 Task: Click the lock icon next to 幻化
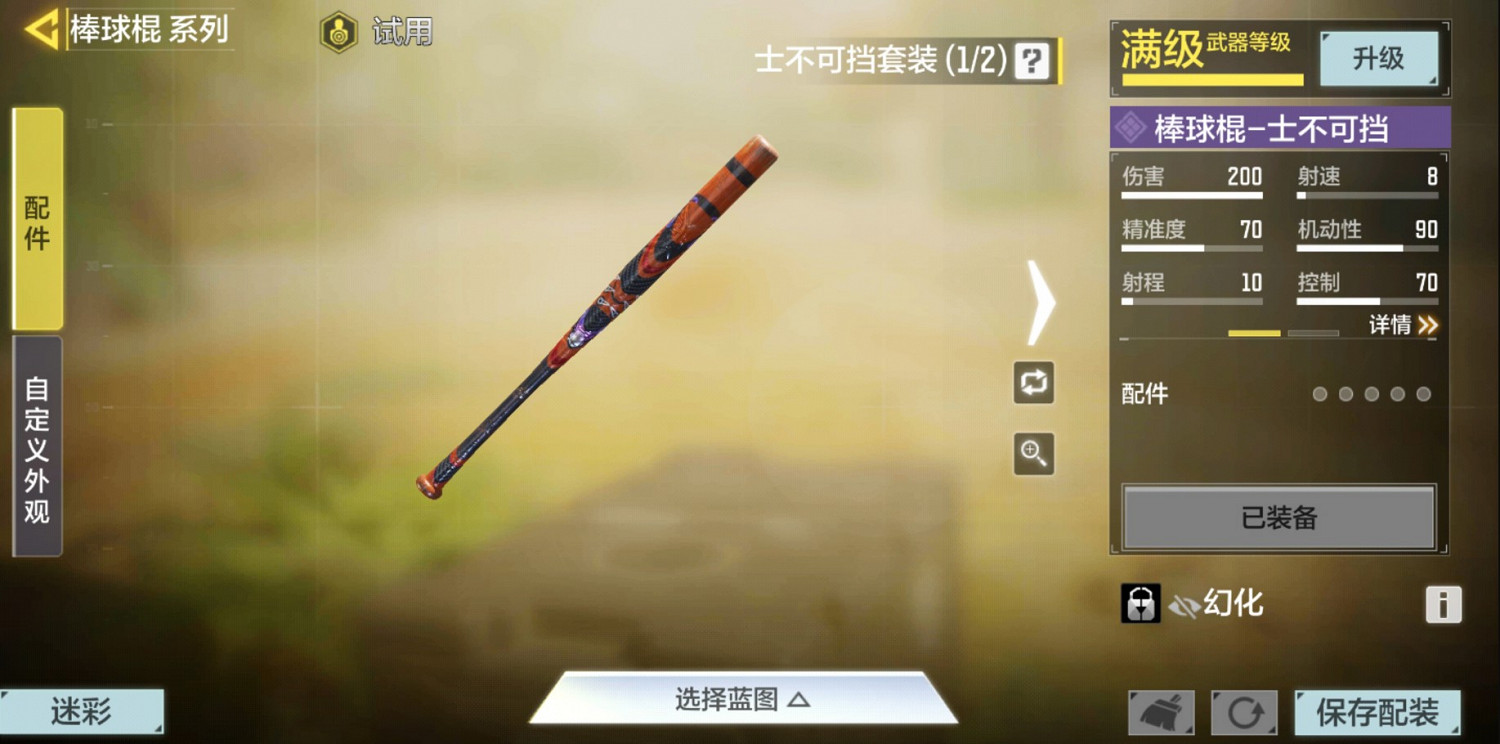pyautogui.click(x=1140, y=604)
